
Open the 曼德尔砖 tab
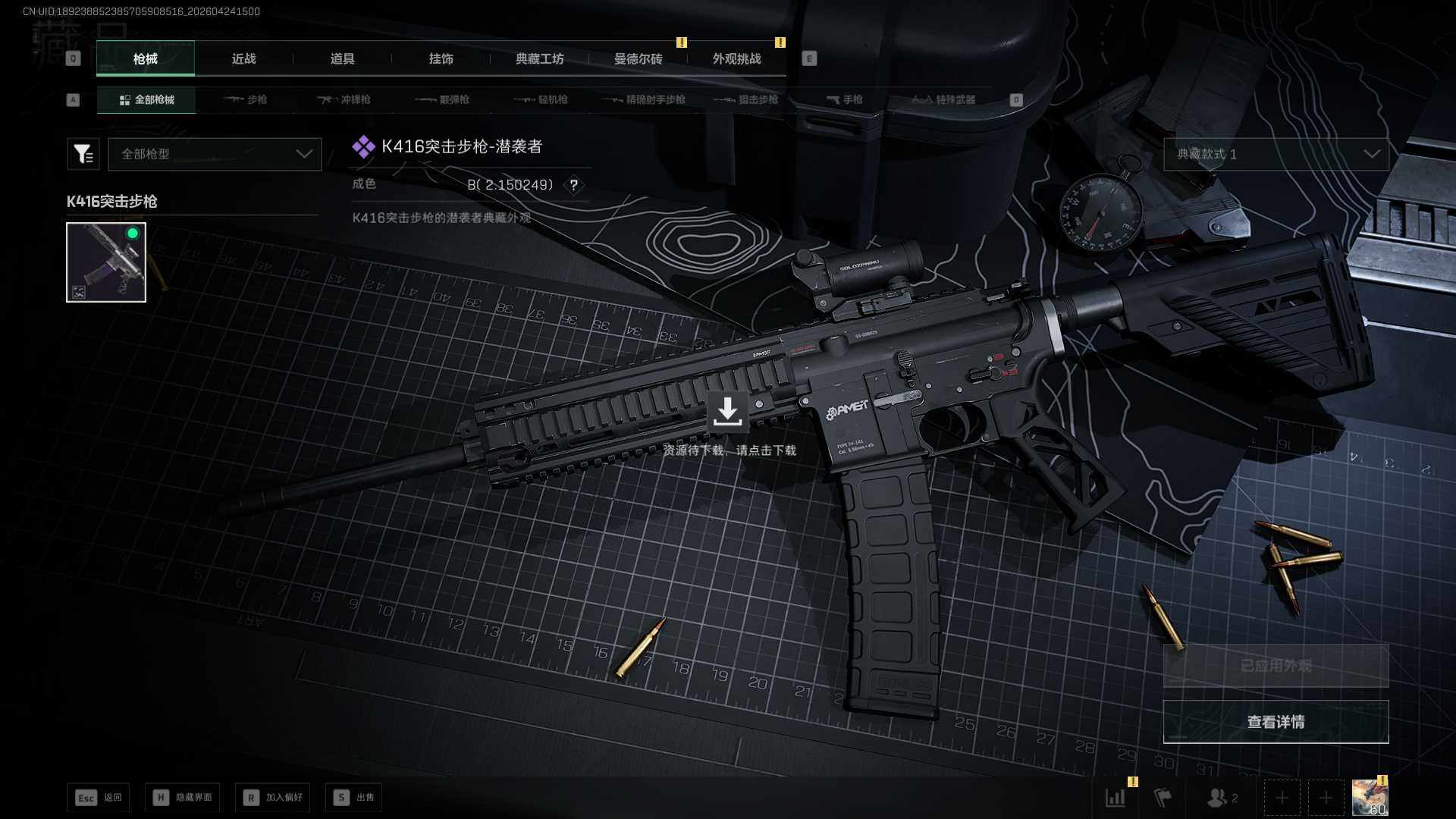click(638, 59)
